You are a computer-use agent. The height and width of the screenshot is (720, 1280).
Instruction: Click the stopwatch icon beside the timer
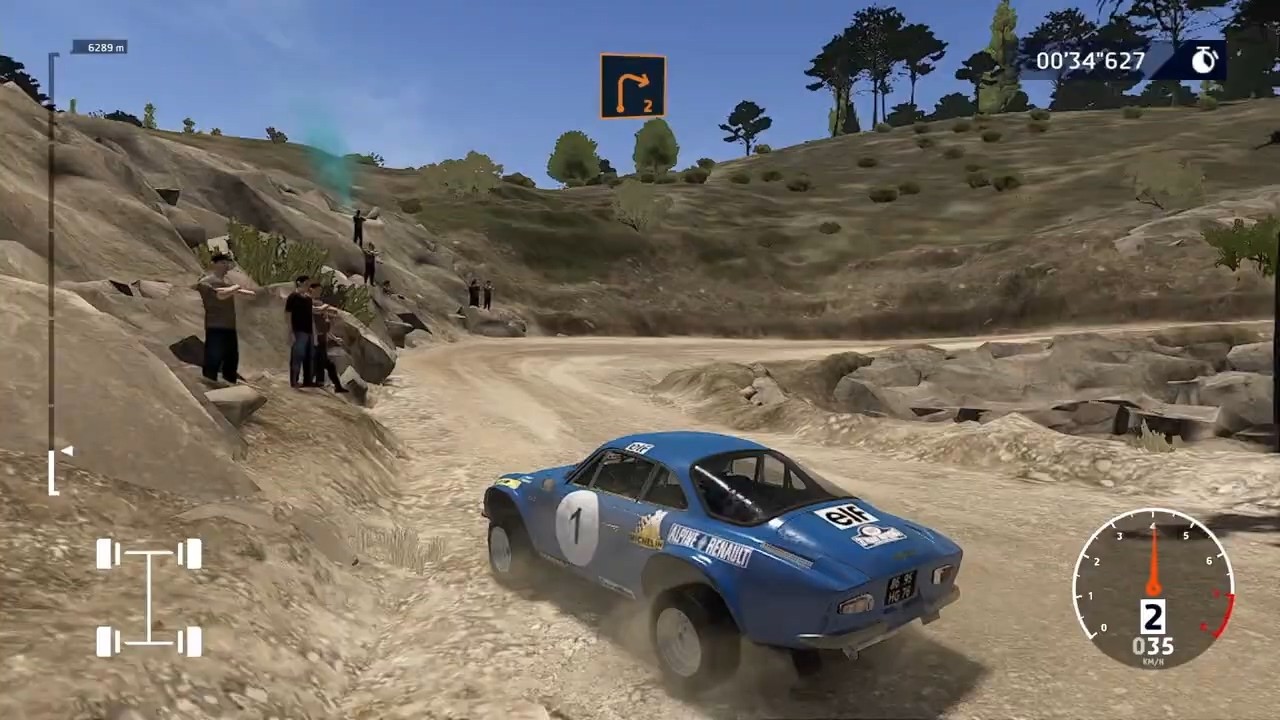(x=1203, y=60)
